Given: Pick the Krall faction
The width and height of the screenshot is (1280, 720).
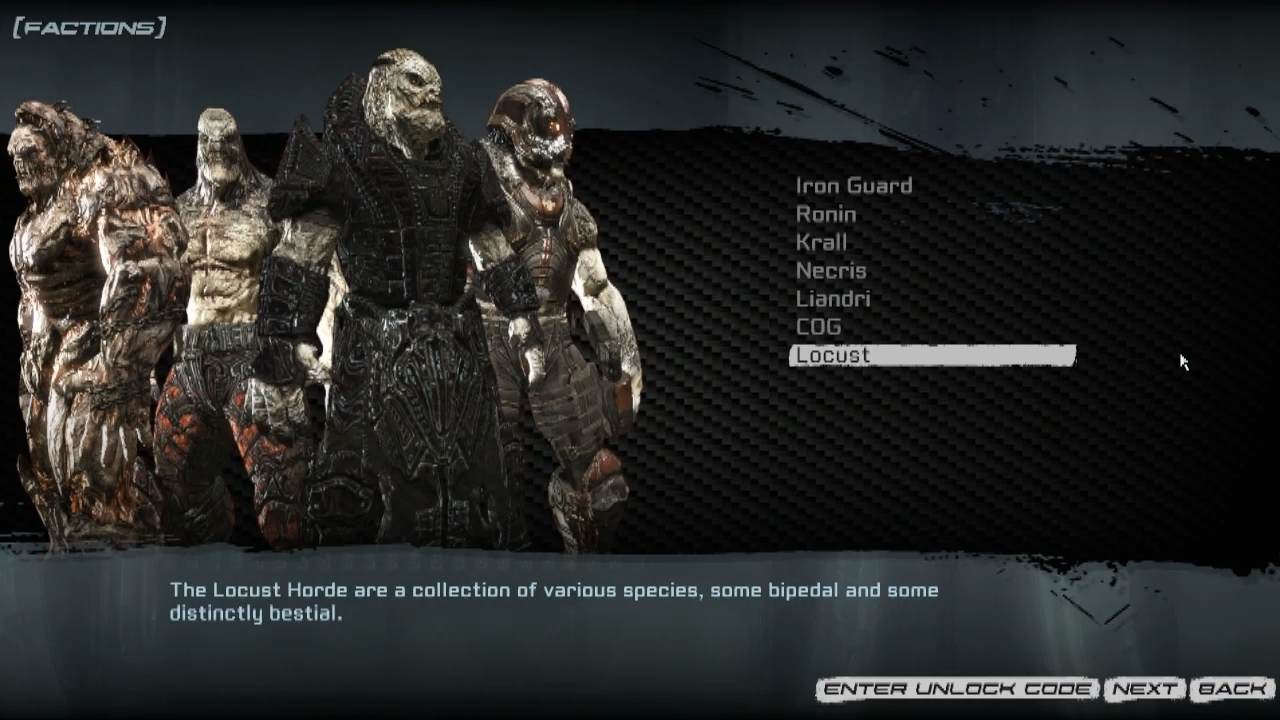Looking at the screenshot, I should pos(821,242).
